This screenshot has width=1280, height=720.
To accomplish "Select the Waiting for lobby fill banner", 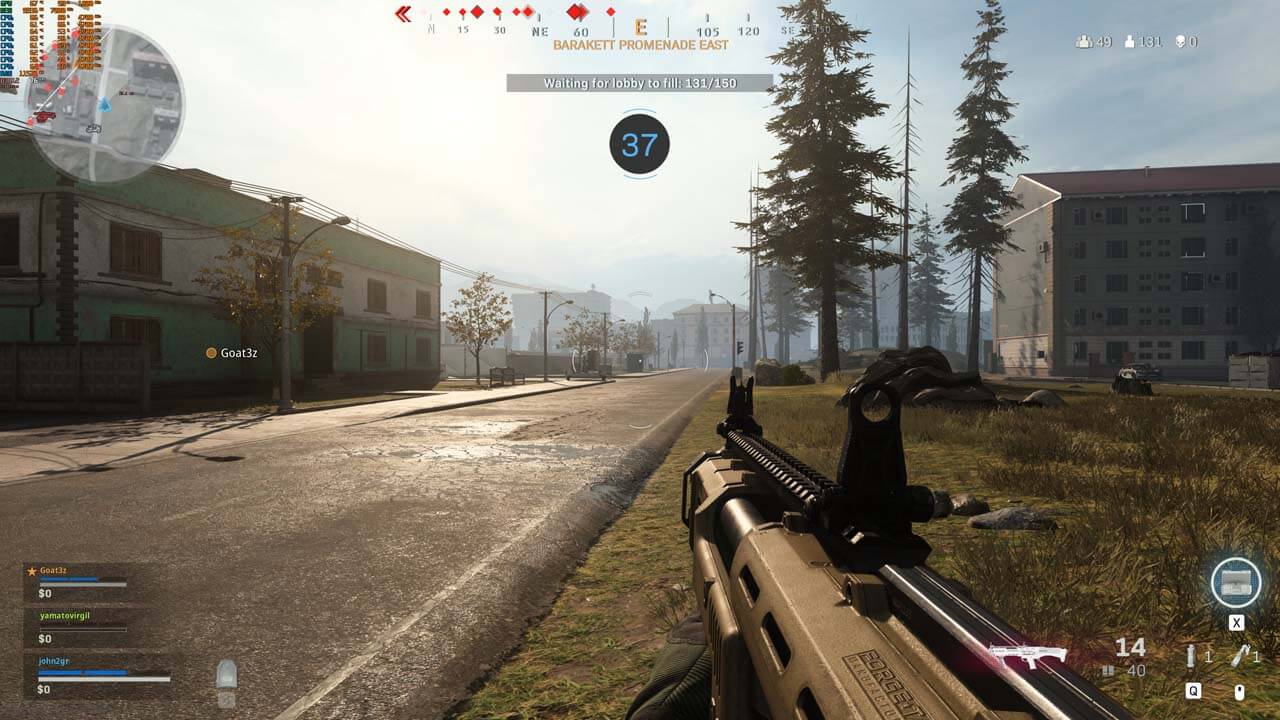I will [640, 84].
